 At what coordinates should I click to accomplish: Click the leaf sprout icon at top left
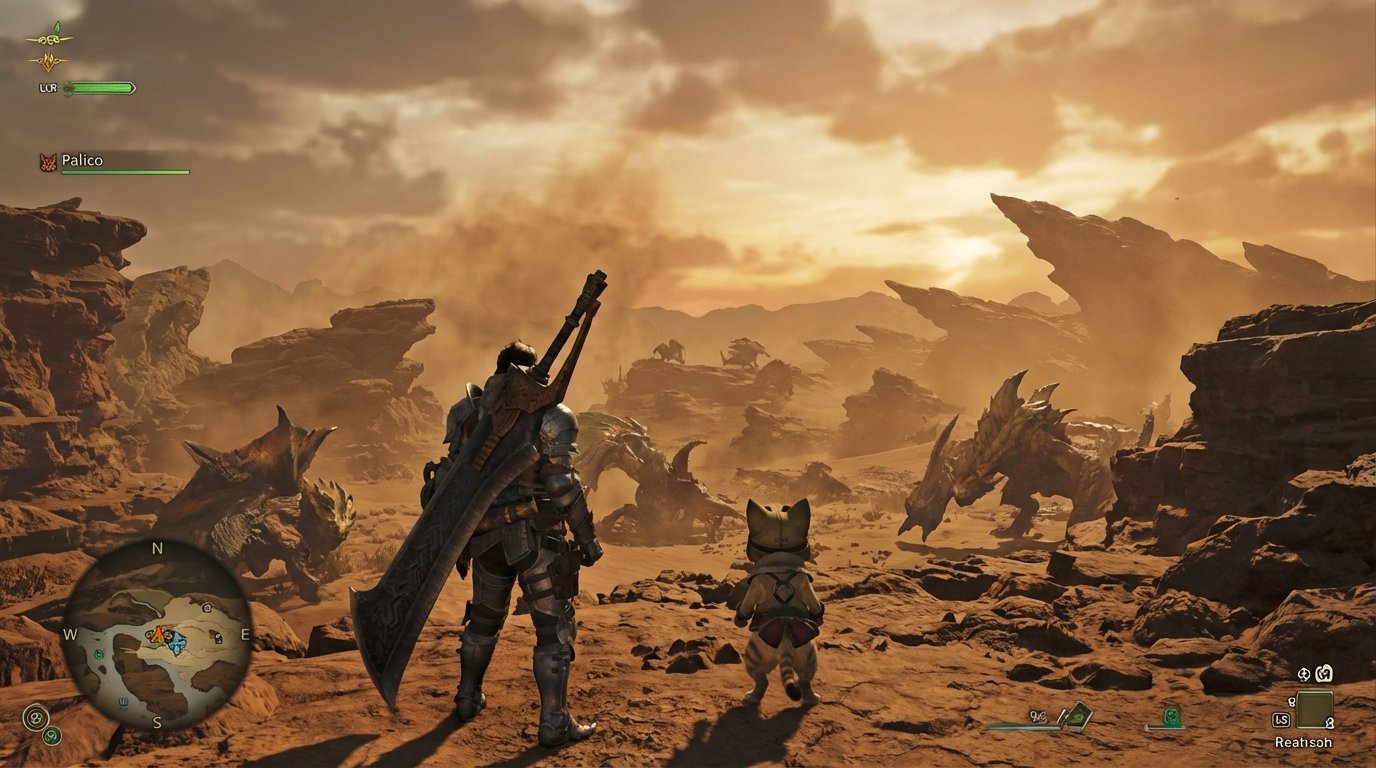click(58, 26)
